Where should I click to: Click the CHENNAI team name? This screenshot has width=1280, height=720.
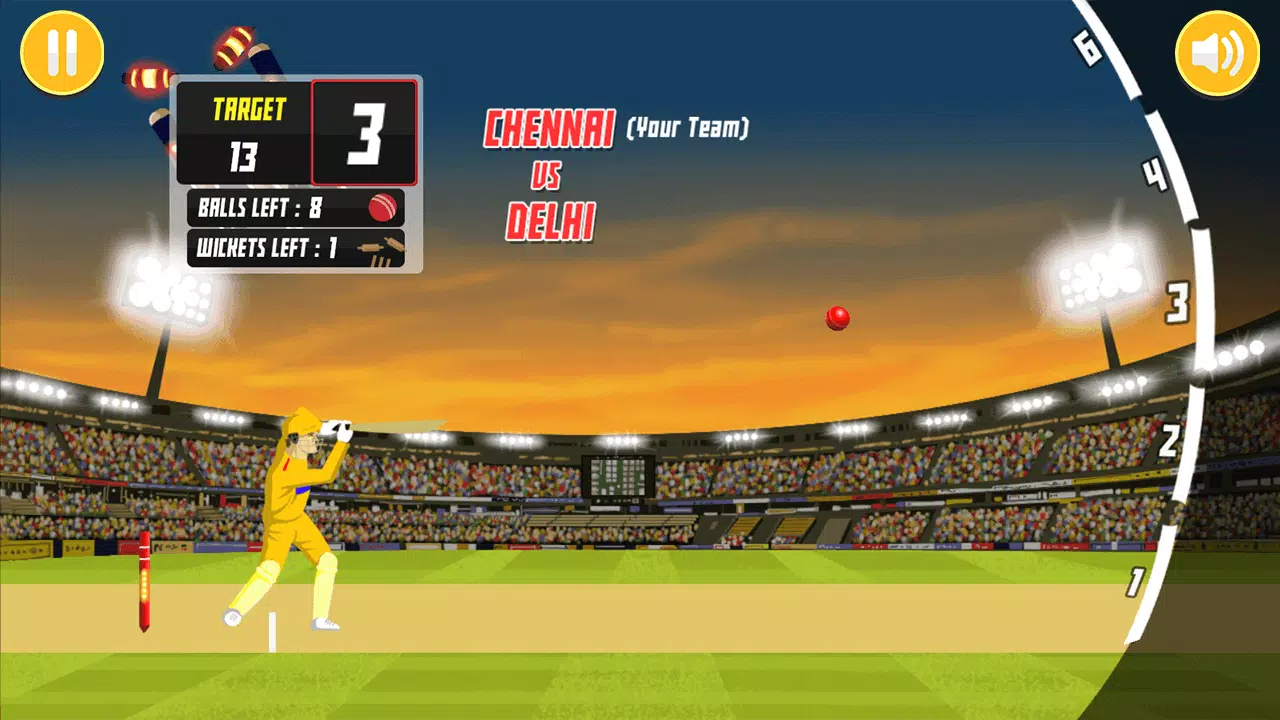(x=548, y=128)
